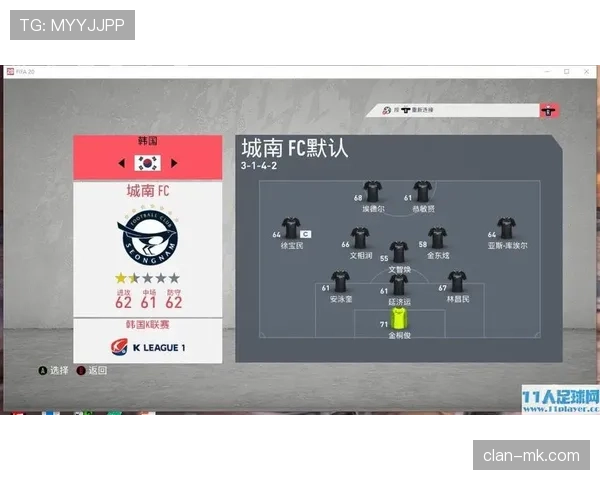The width and height of the screenshot is (600, 480).
Task: Pick the right centre-back rated 67
Action: click(x=457, y=282)
